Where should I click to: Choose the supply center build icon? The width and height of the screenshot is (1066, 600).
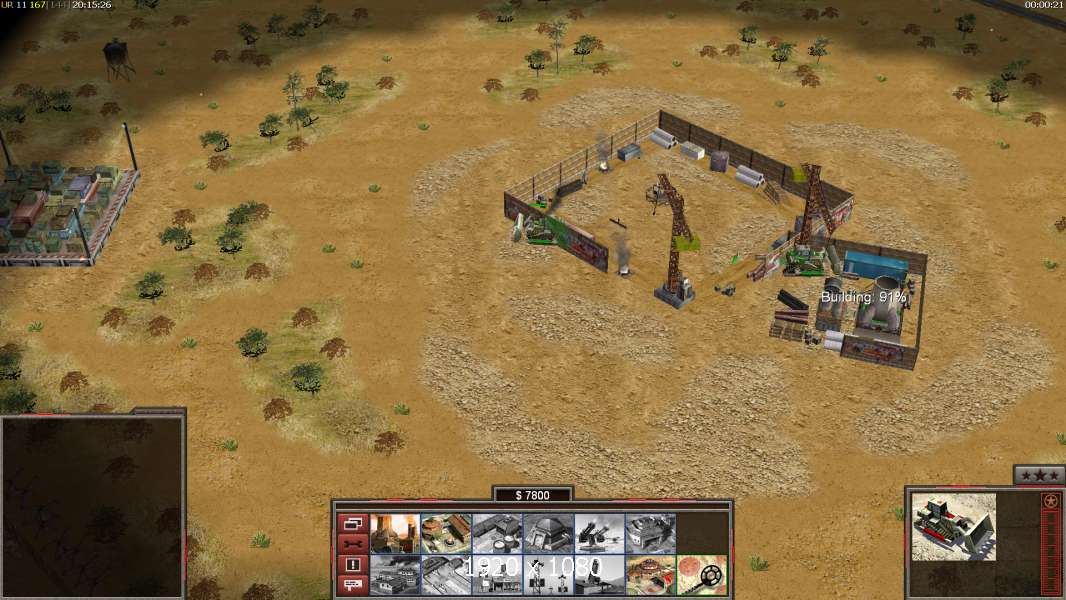click(497, 534)
